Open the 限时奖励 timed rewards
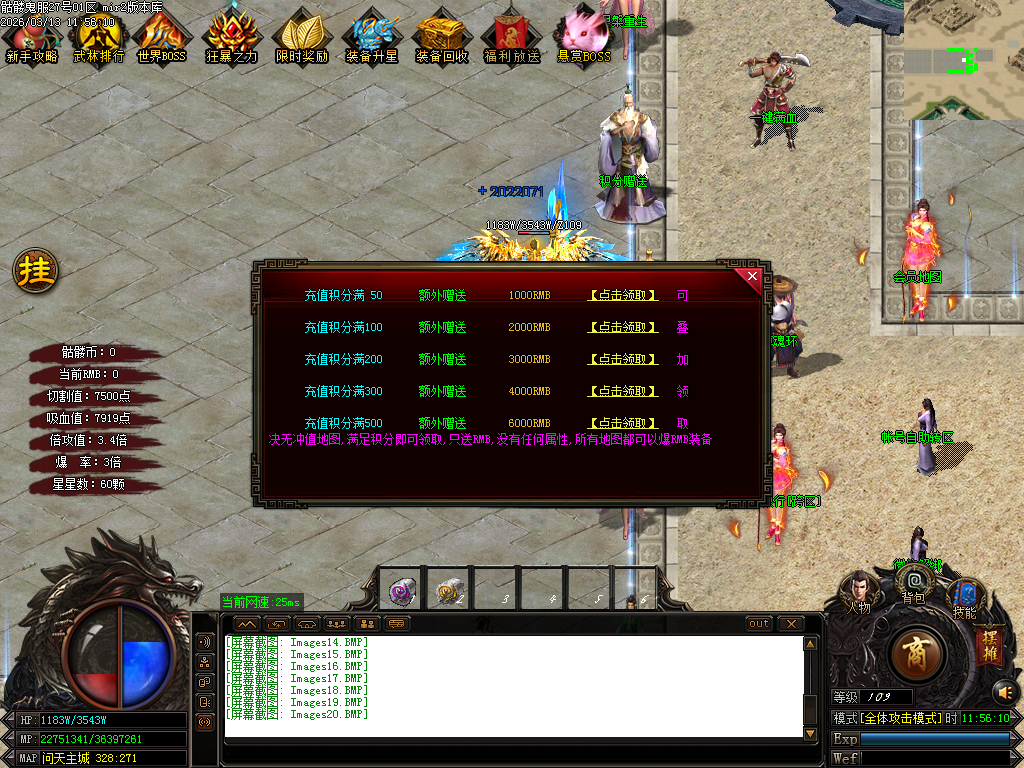Screen dimensions: 1024x768 (301, 38)
